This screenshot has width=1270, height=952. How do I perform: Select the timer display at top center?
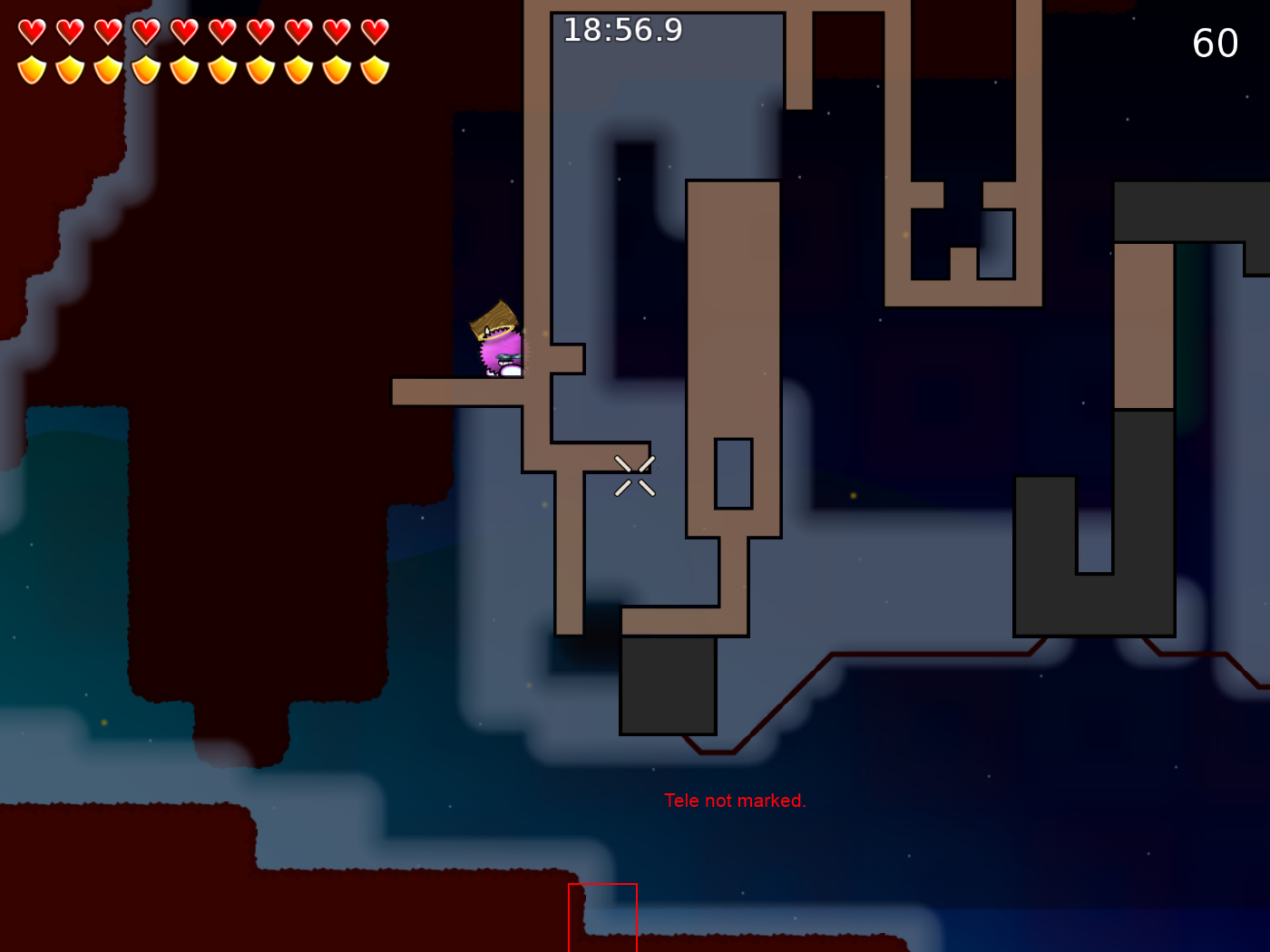tap(623, 30)
